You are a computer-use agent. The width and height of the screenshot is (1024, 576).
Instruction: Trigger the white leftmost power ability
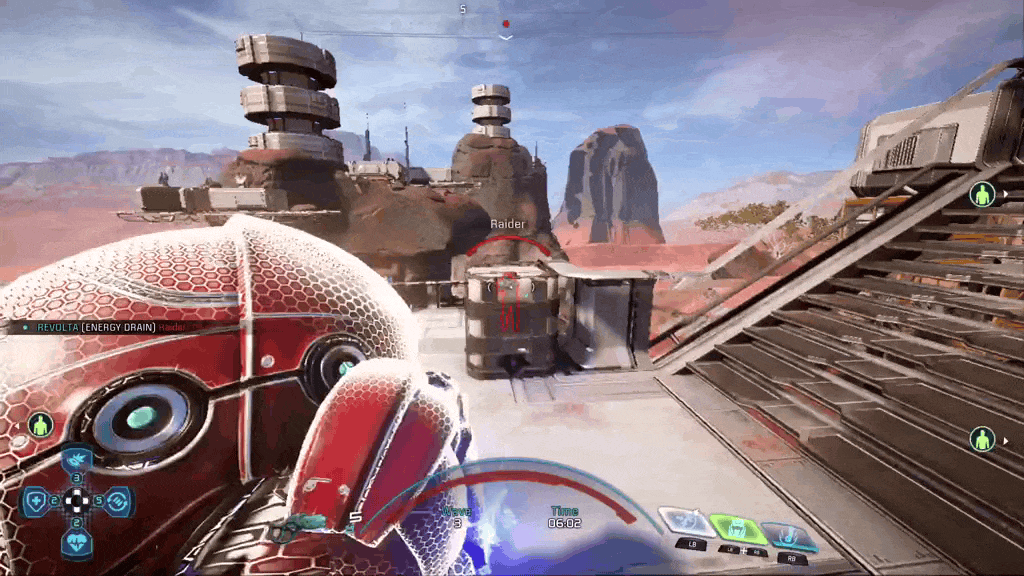[x=686, y=523]
